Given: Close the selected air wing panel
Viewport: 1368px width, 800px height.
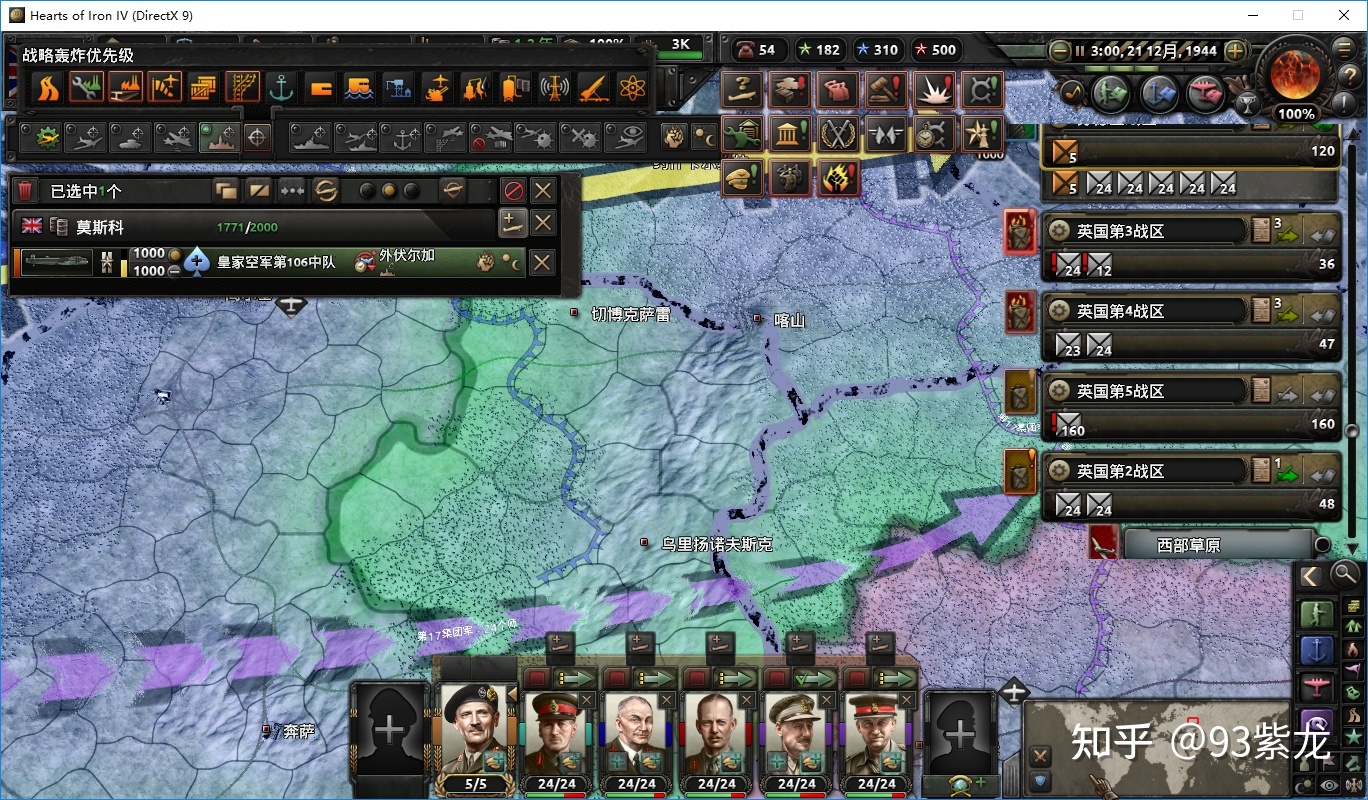Looking at the screenshot, I should (x=543, y=190).
